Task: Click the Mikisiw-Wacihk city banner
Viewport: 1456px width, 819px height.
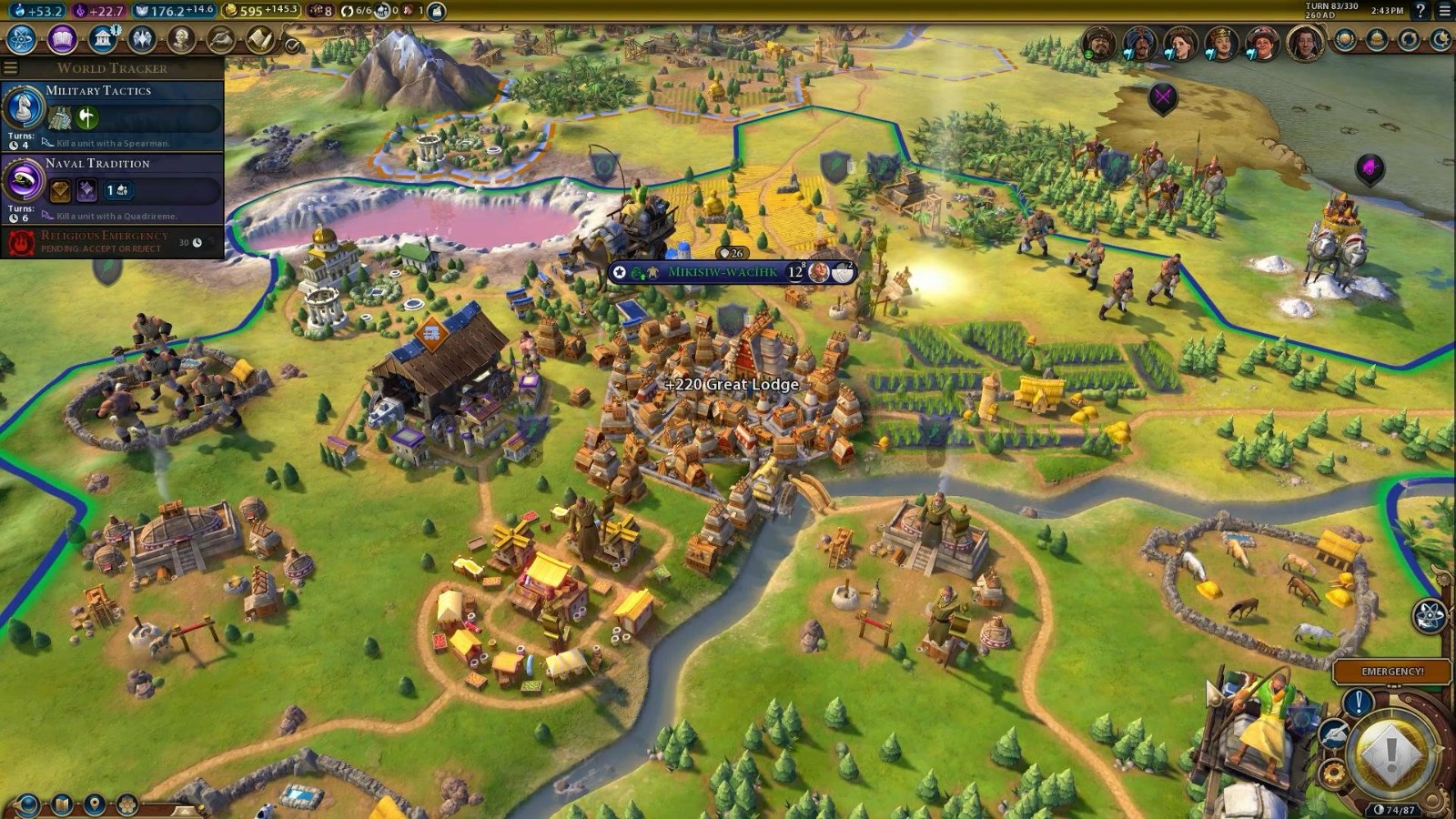Action: (x=723, y=272)
